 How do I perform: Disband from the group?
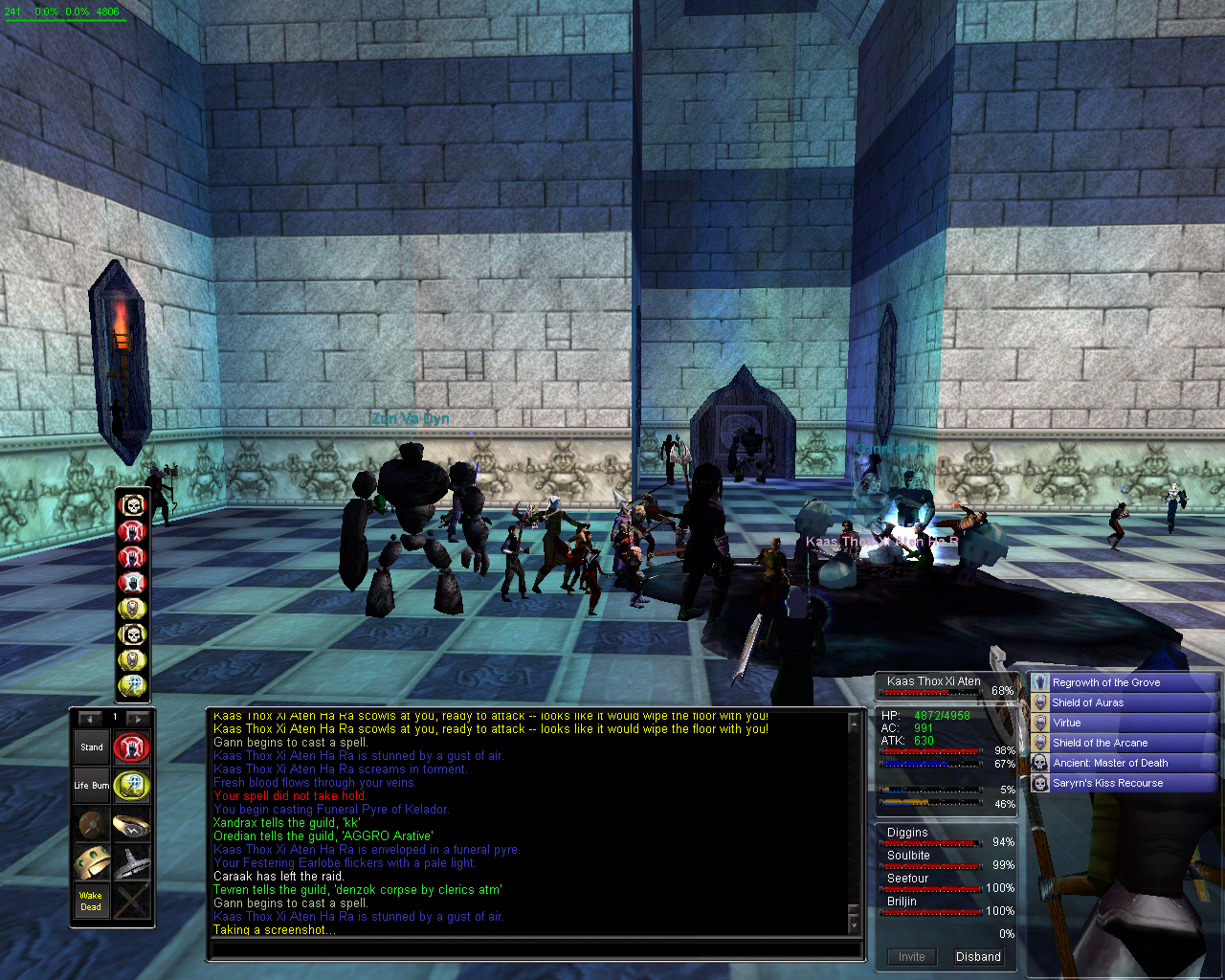point(978,957)
